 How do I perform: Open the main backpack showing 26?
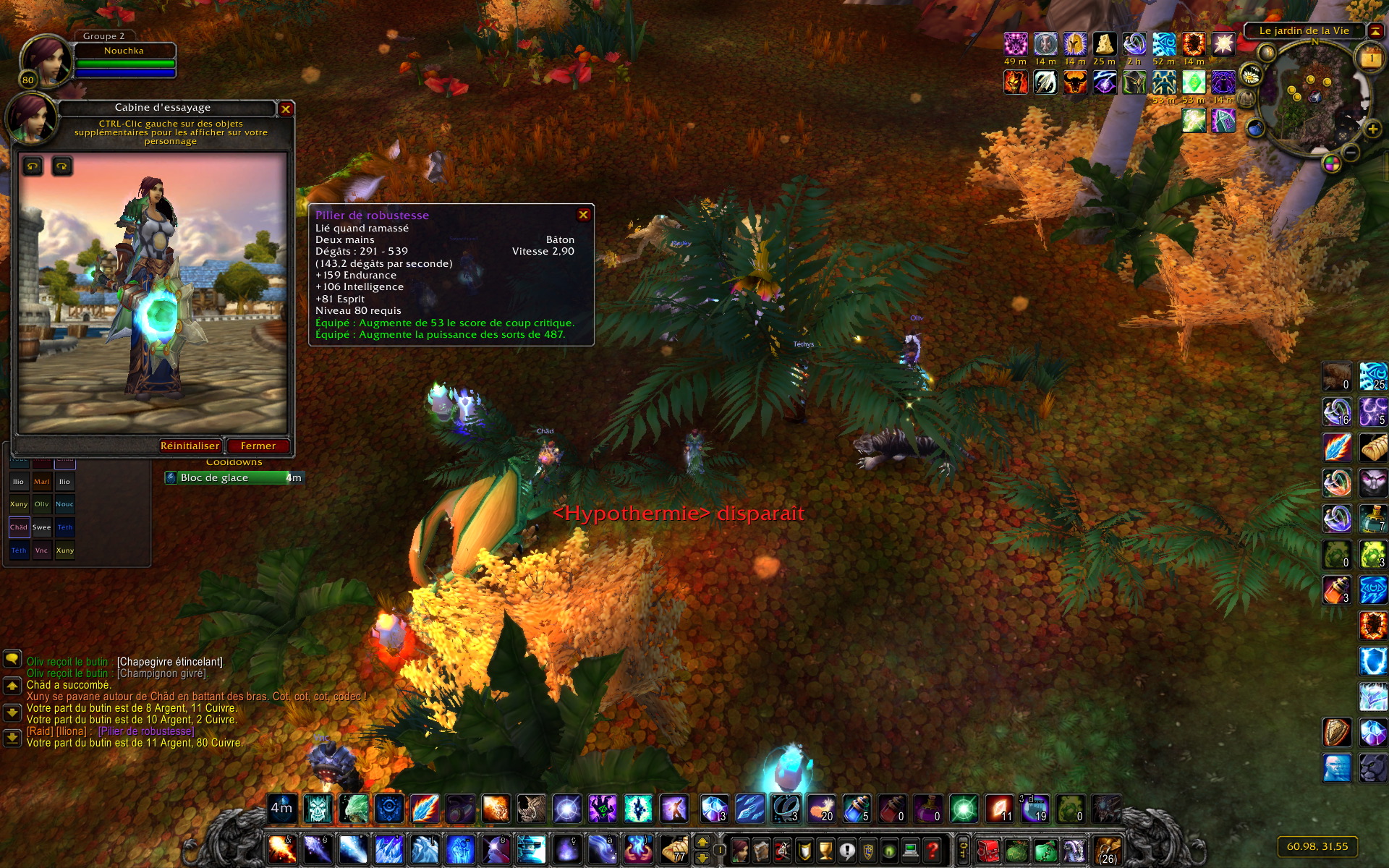(x=1107, y=849)
